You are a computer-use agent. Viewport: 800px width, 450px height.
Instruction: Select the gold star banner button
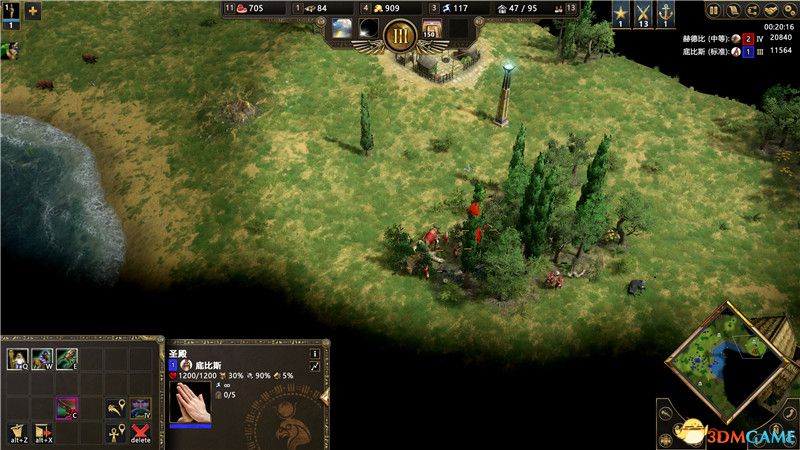pyautogui.click(x=620, y=12)
